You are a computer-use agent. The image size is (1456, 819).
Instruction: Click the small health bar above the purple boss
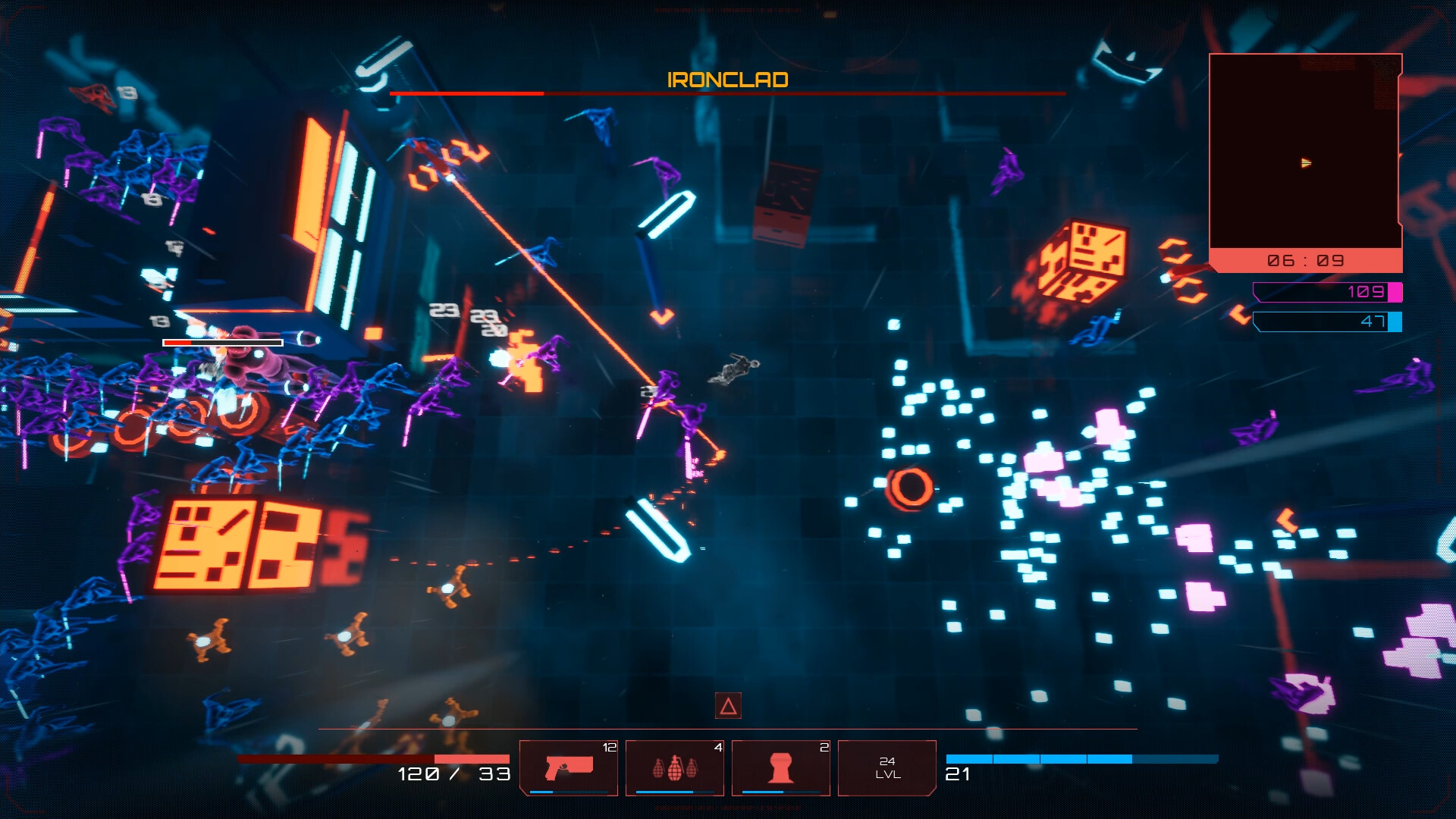[222, 342]
